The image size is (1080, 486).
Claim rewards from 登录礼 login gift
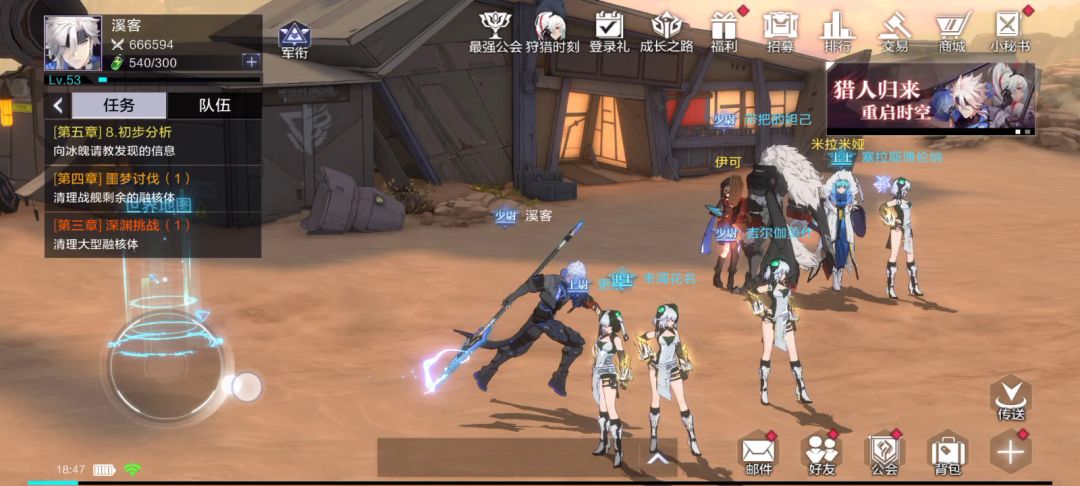(x=609, y=31)
